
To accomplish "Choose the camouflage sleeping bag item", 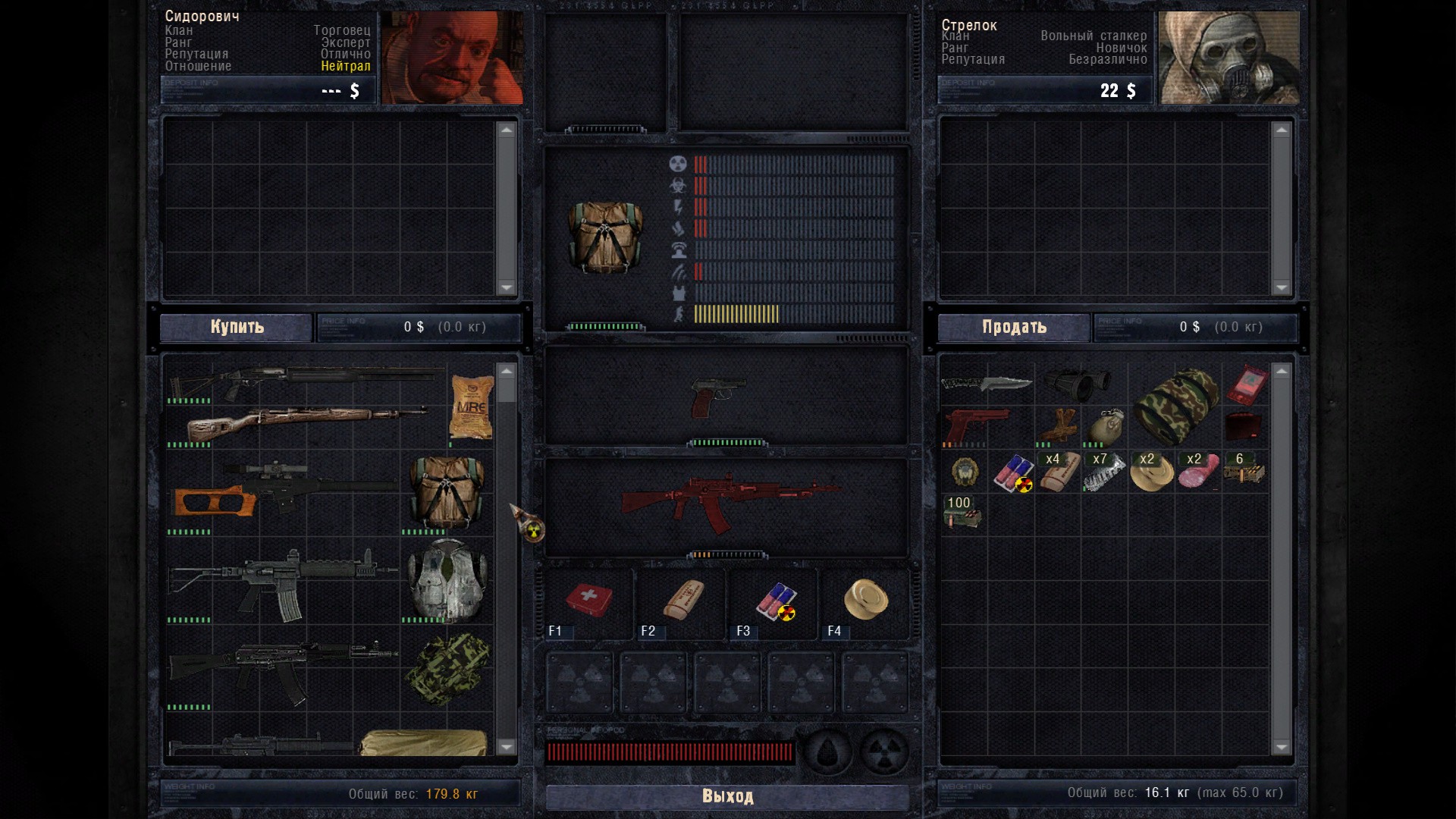I will pyautogui.click(x=1175, y=406).
